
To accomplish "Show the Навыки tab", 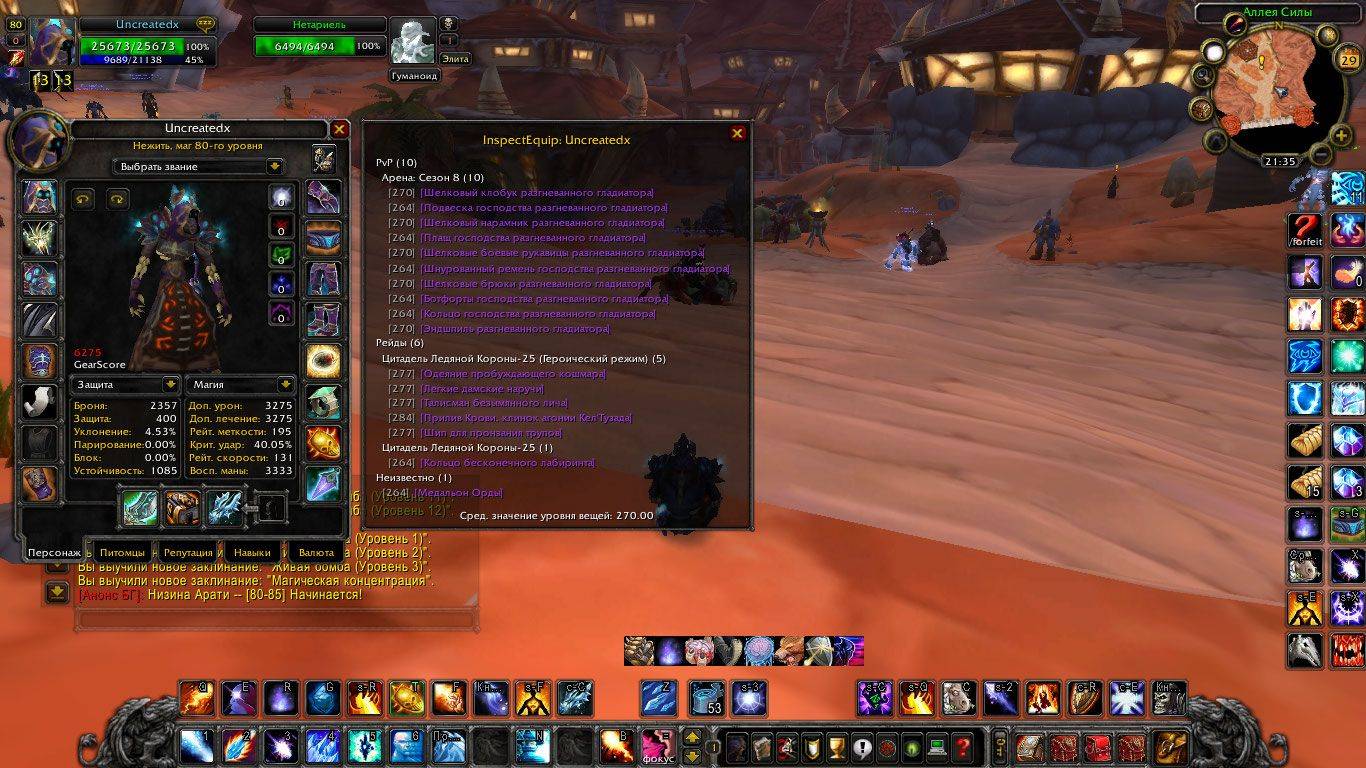I will tap(253, 552).
